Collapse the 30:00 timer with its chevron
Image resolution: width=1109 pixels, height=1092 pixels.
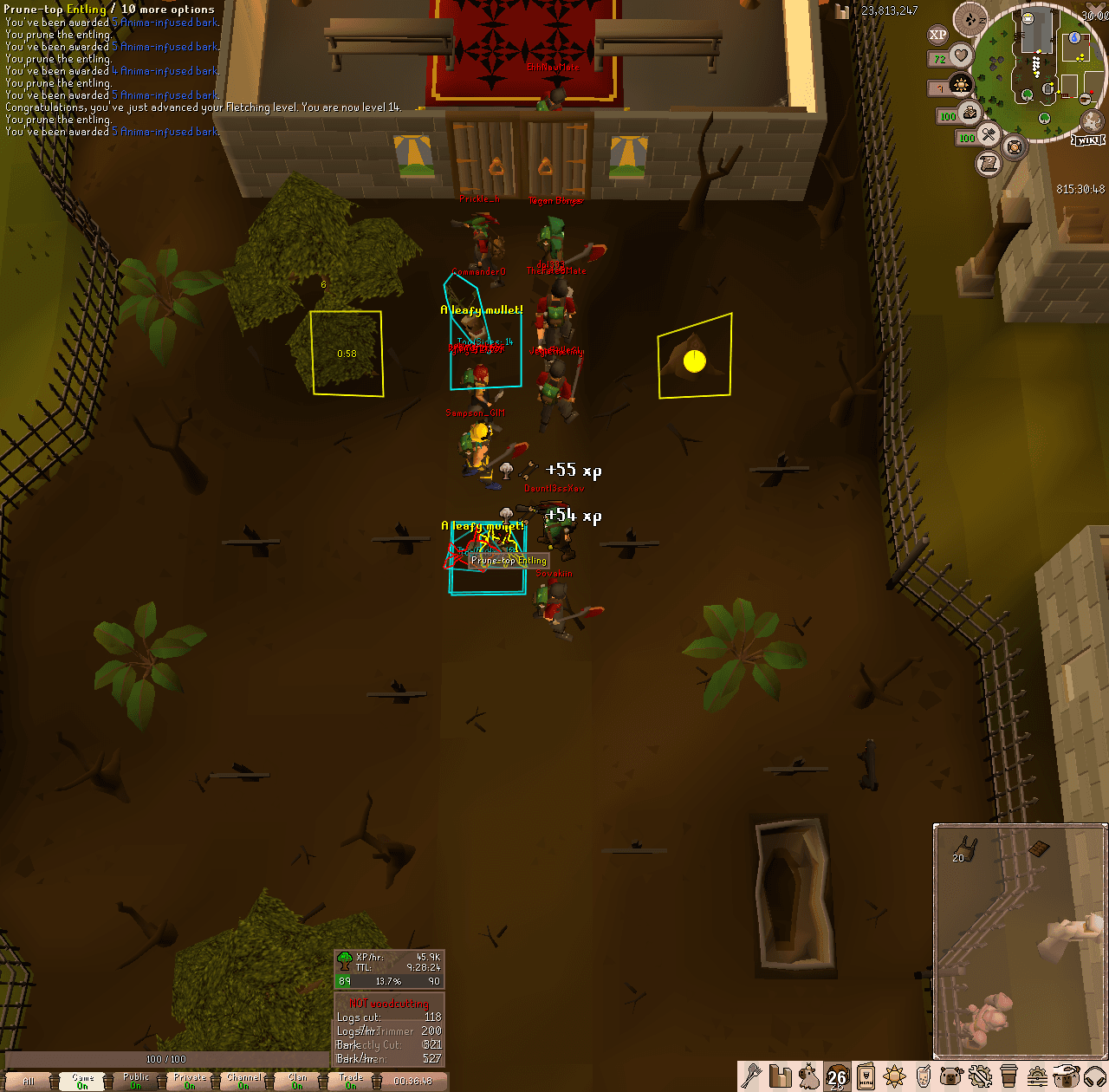1094,5
